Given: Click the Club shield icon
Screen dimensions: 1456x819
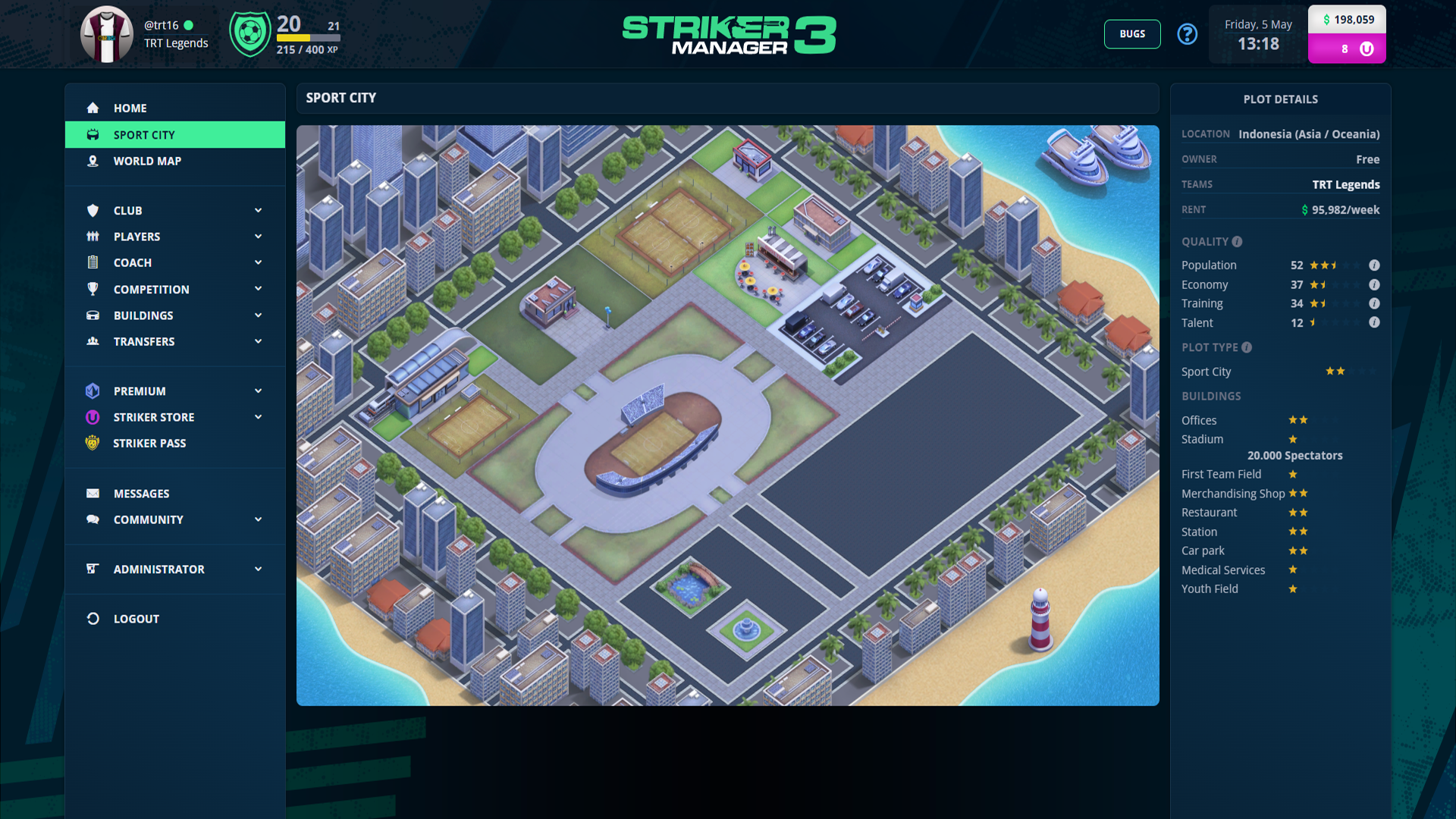Looking at the screenshot, I should pyautogui.click(x=93, y=210).
